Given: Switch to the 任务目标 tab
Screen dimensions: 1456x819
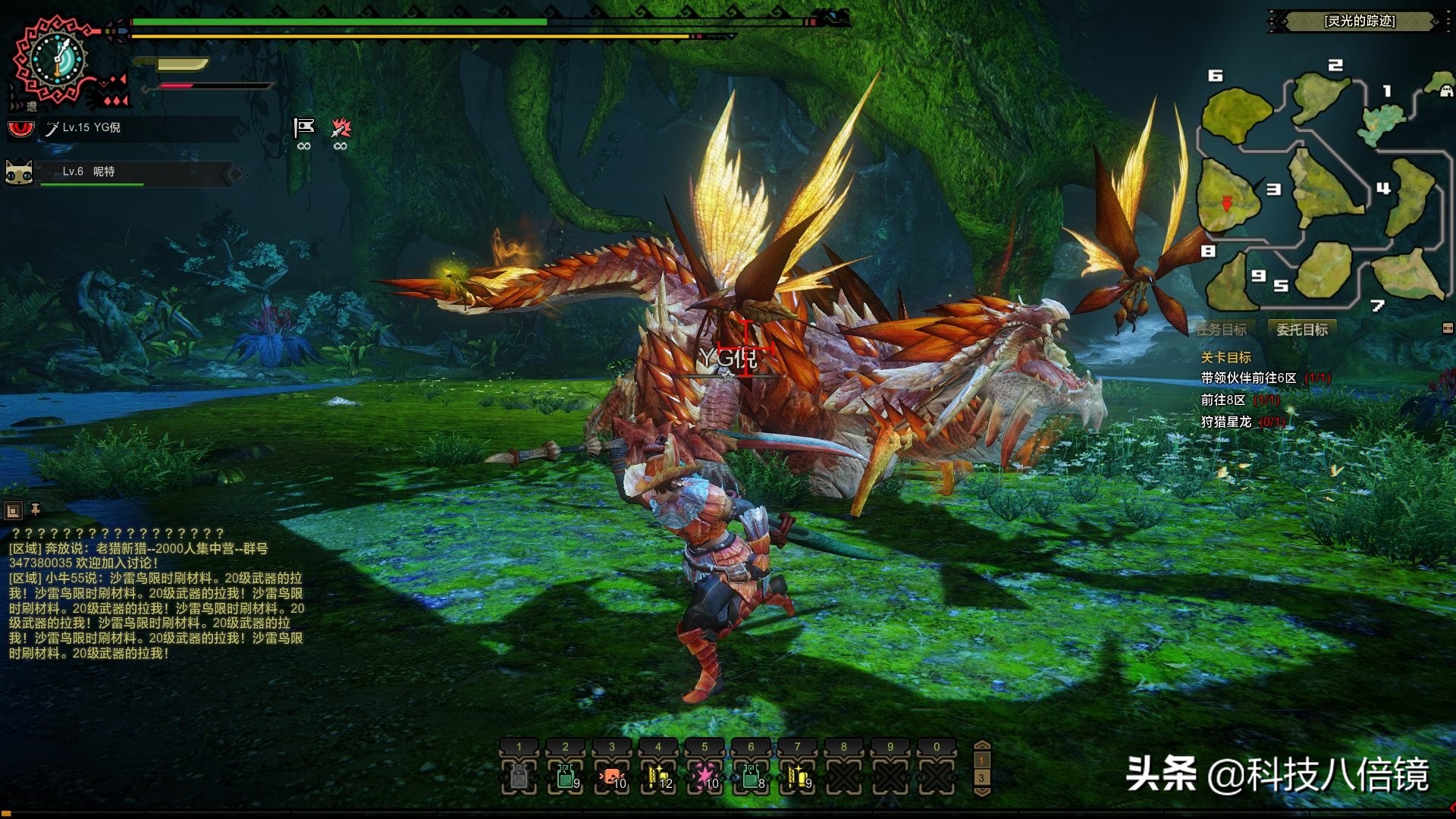Looking at the screenshot, I should 1222,330.
